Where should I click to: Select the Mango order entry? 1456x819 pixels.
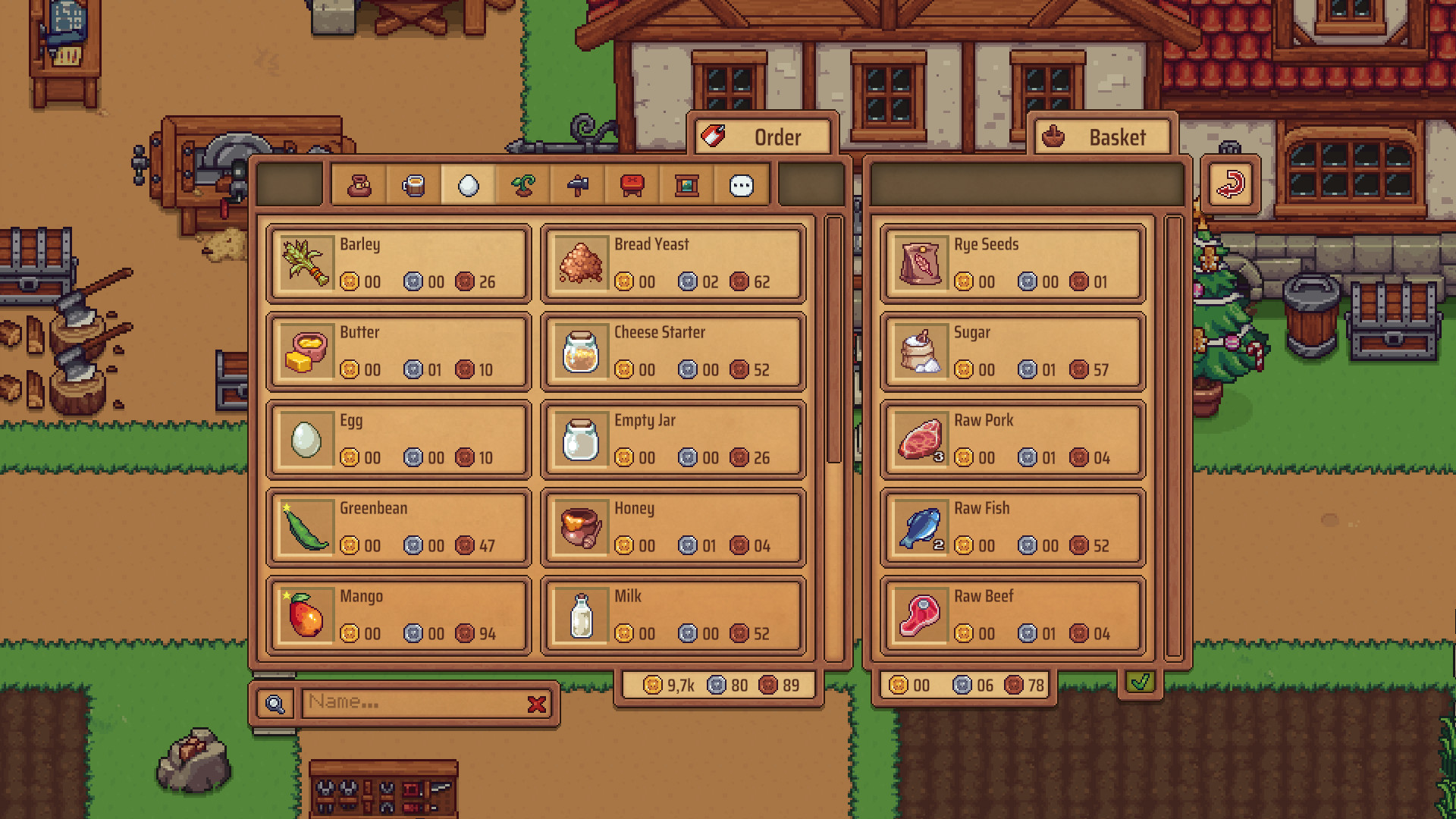pyautogui.click(x=398, y=614)
